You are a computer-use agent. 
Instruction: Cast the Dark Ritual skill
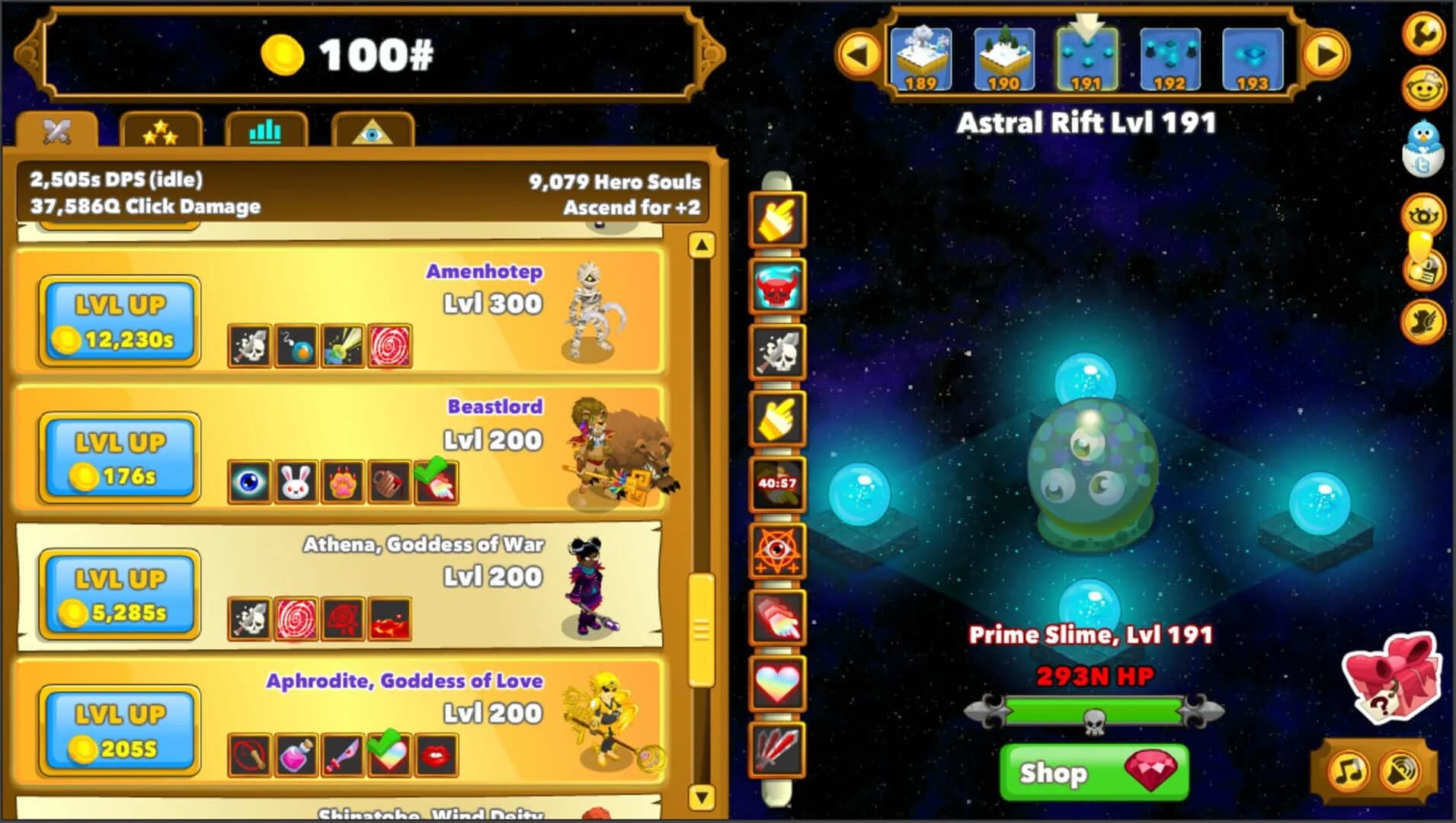click(x=777, y=550)
